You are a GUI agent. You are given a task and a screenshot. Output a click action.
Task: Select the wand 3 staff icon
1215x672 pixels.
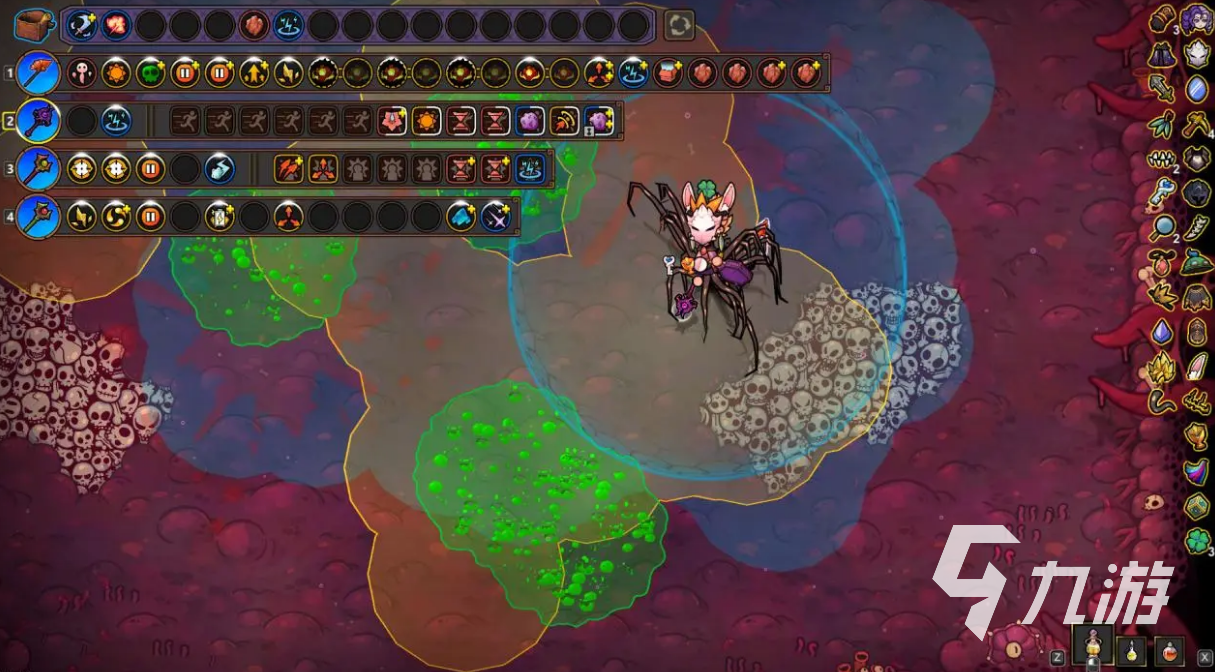coord(39,168)
